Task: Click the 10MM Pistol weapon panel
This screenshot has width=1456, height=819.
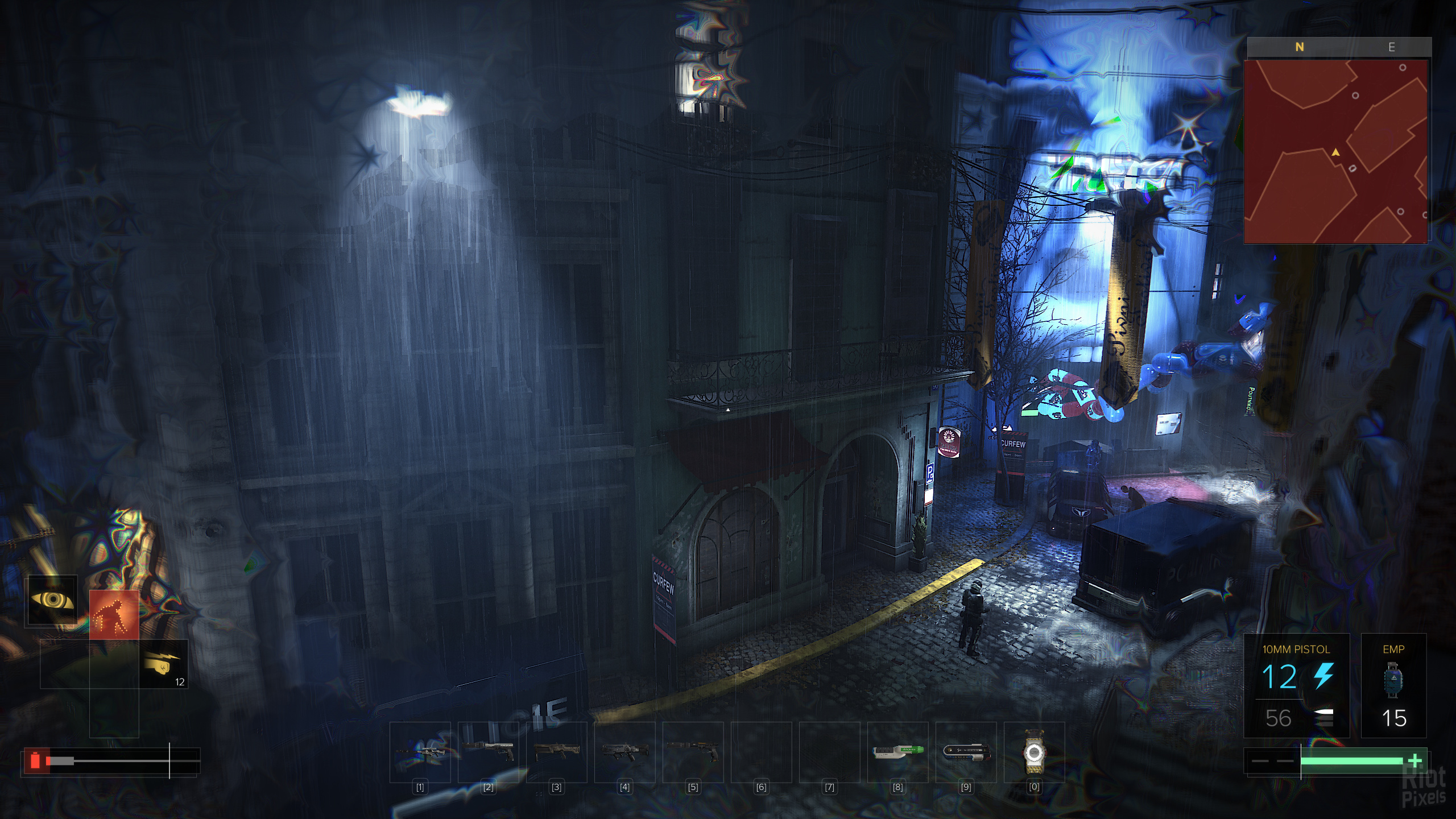Action: 1296,685
